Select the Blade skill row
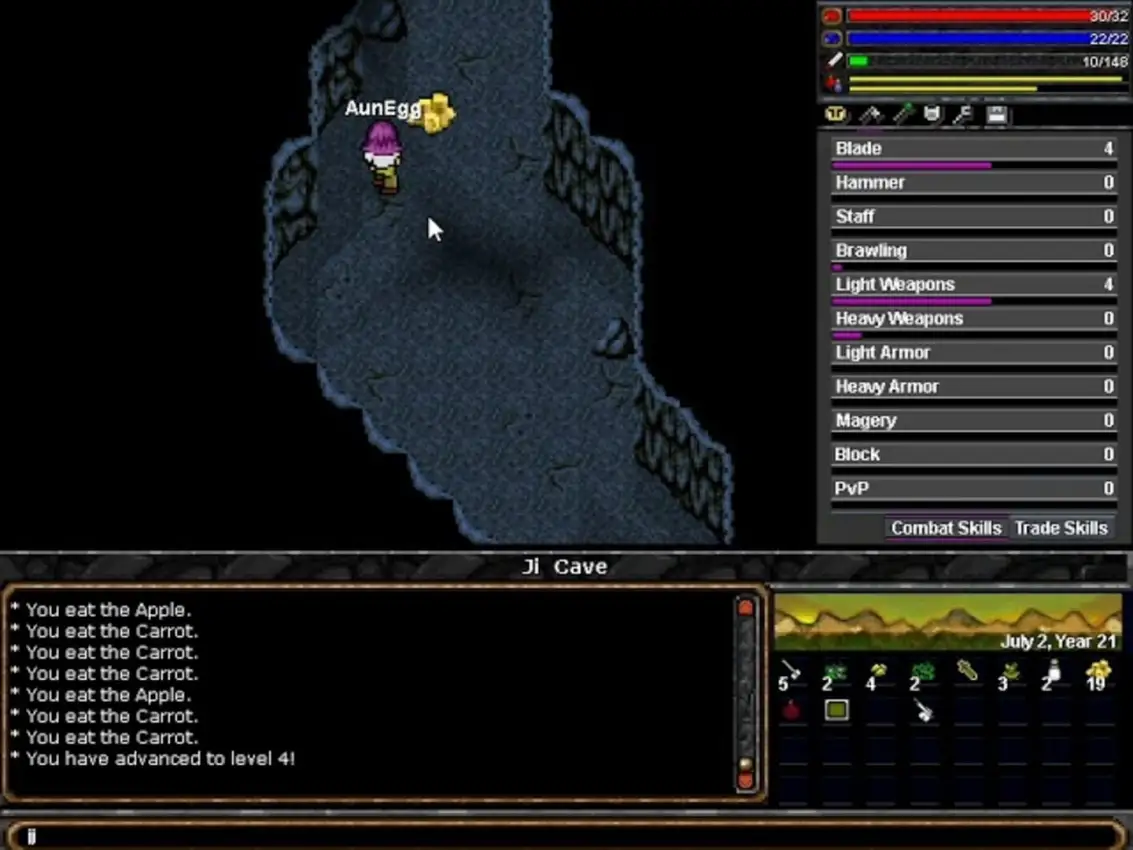 [x=973, y=149]
